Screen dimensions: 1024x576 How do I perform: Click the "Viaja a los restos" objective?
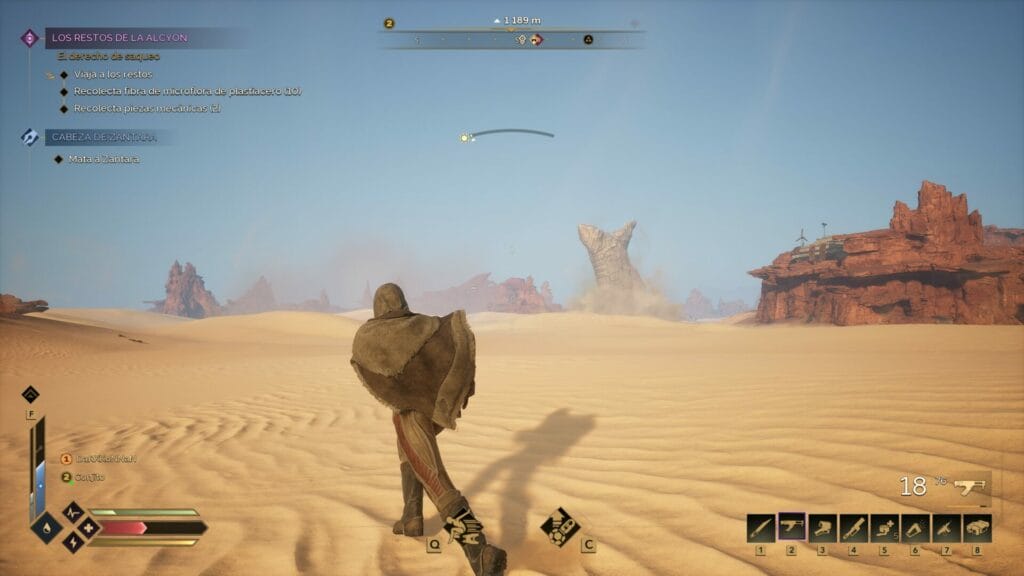[x=110, y=74]
